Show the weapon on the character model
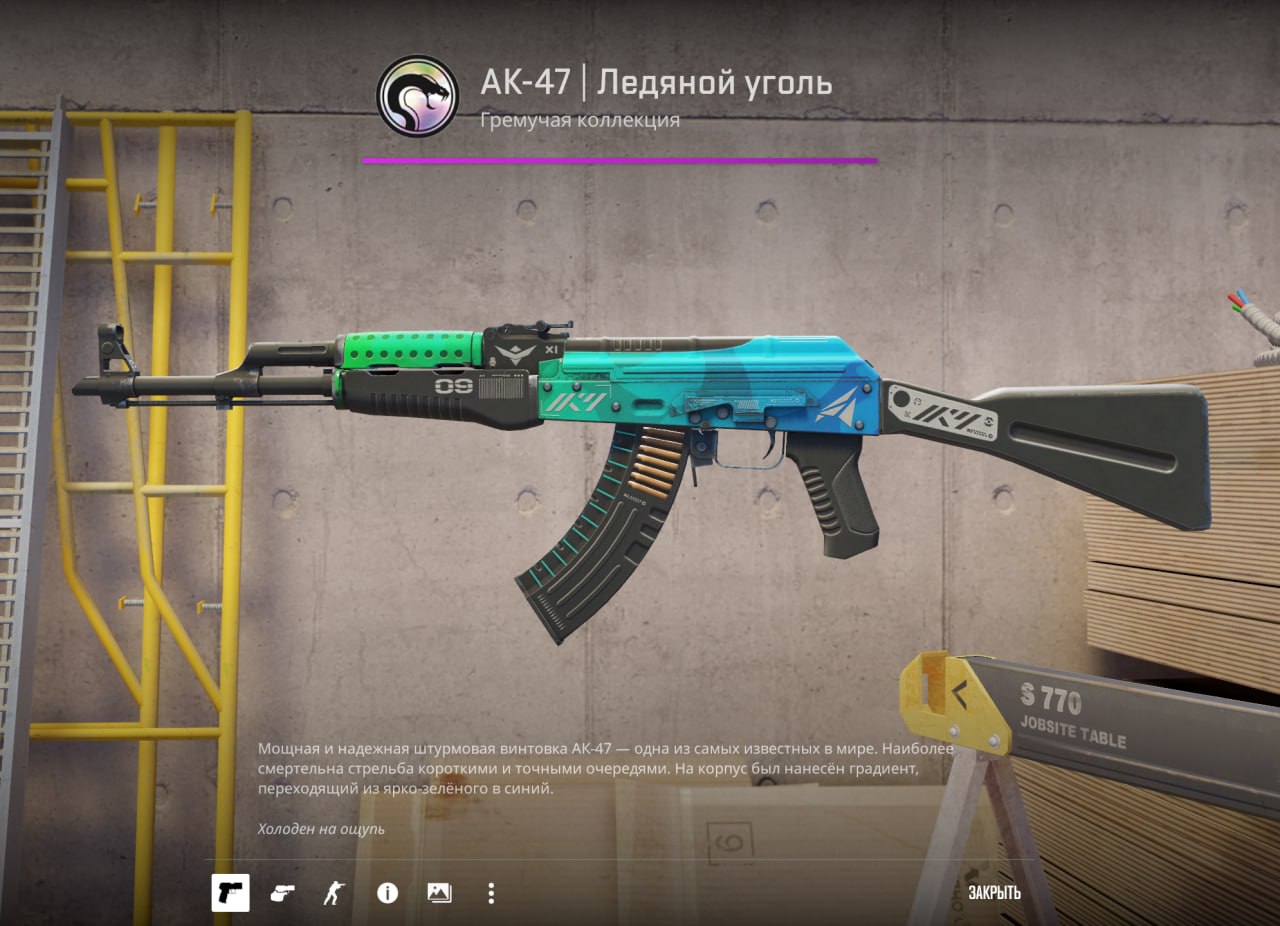 [333, 893]
